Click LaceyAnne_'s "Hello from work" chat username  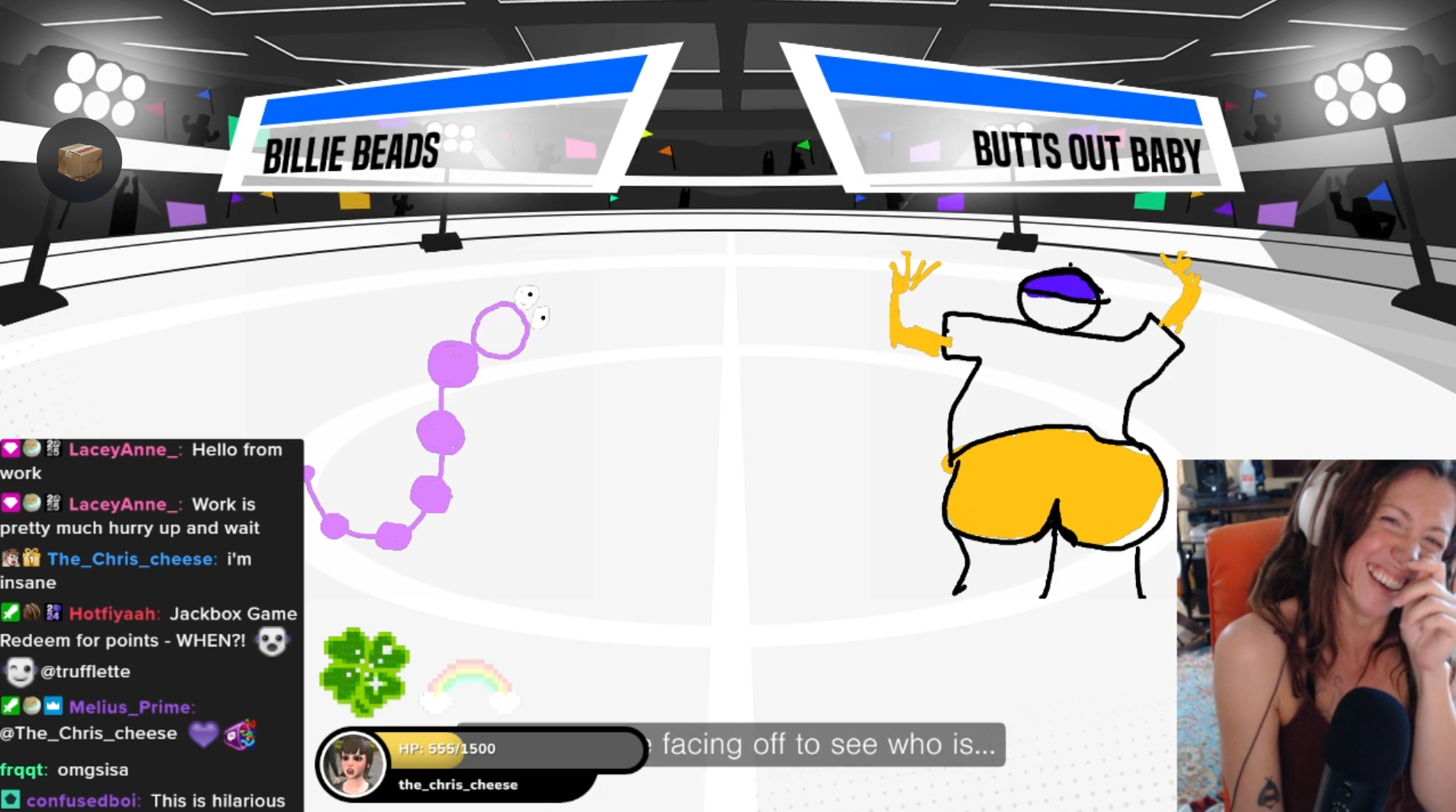tap(124, 449)
